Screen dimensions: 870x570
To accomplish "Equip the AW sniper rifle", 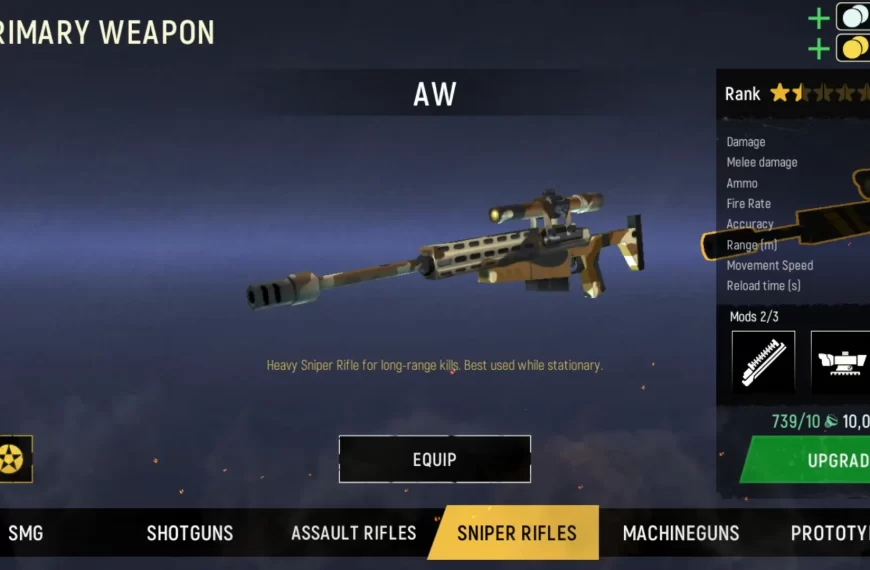I will [x=434, y=459].
